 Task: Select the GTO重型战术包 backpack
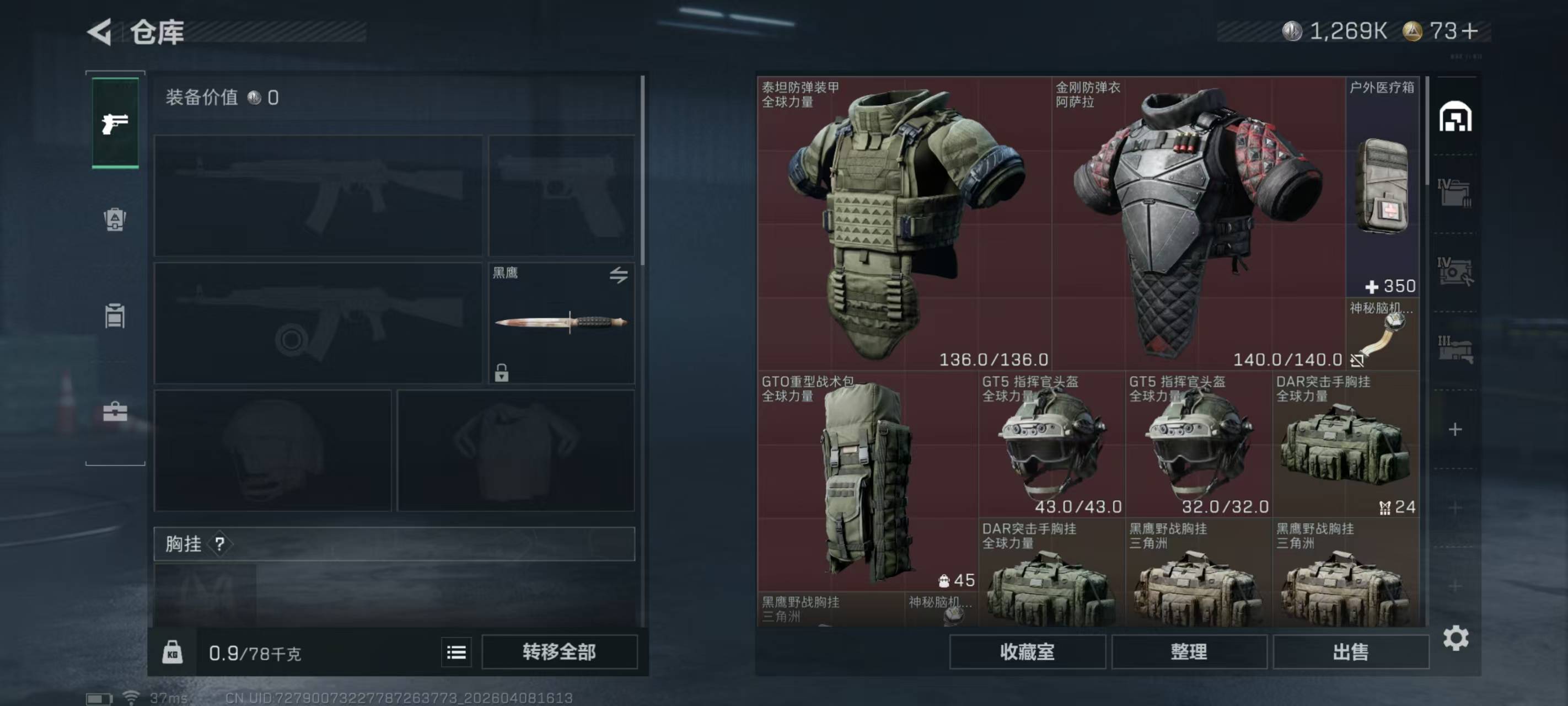click(x=867, y=481)
